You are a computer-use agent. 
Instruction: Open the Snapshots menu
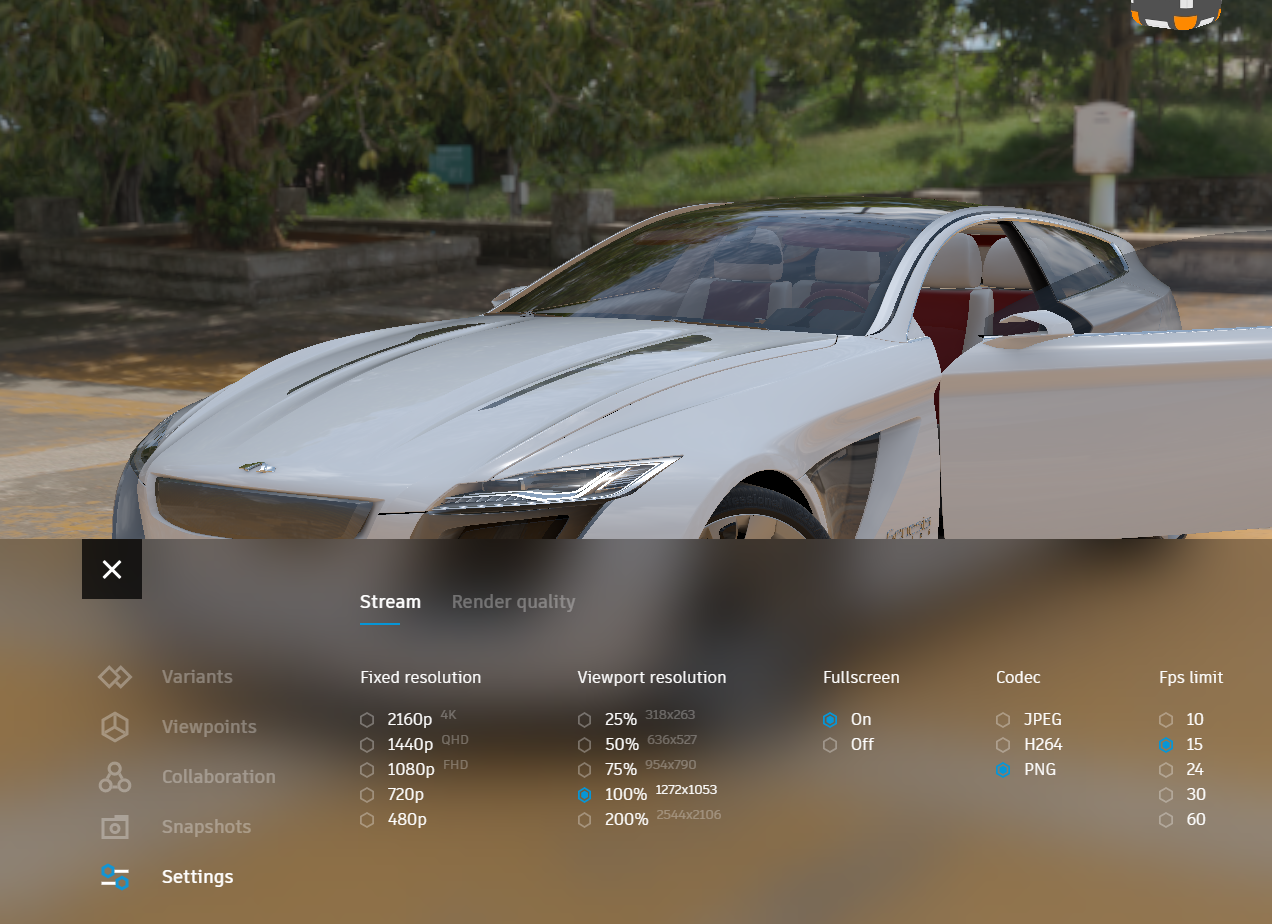[206, 827]
